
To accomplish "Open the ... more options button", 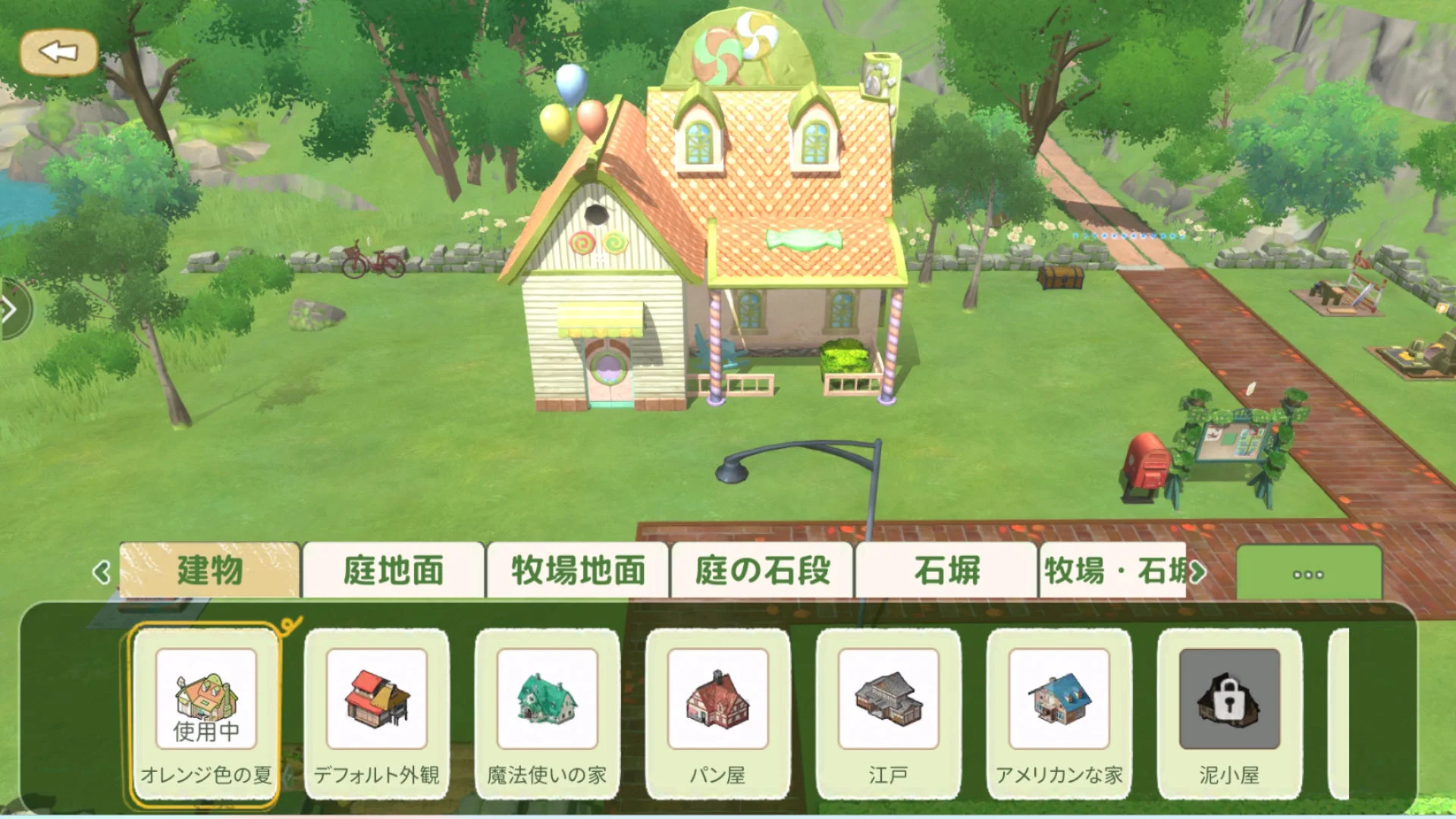I will tap(1310, 575).
